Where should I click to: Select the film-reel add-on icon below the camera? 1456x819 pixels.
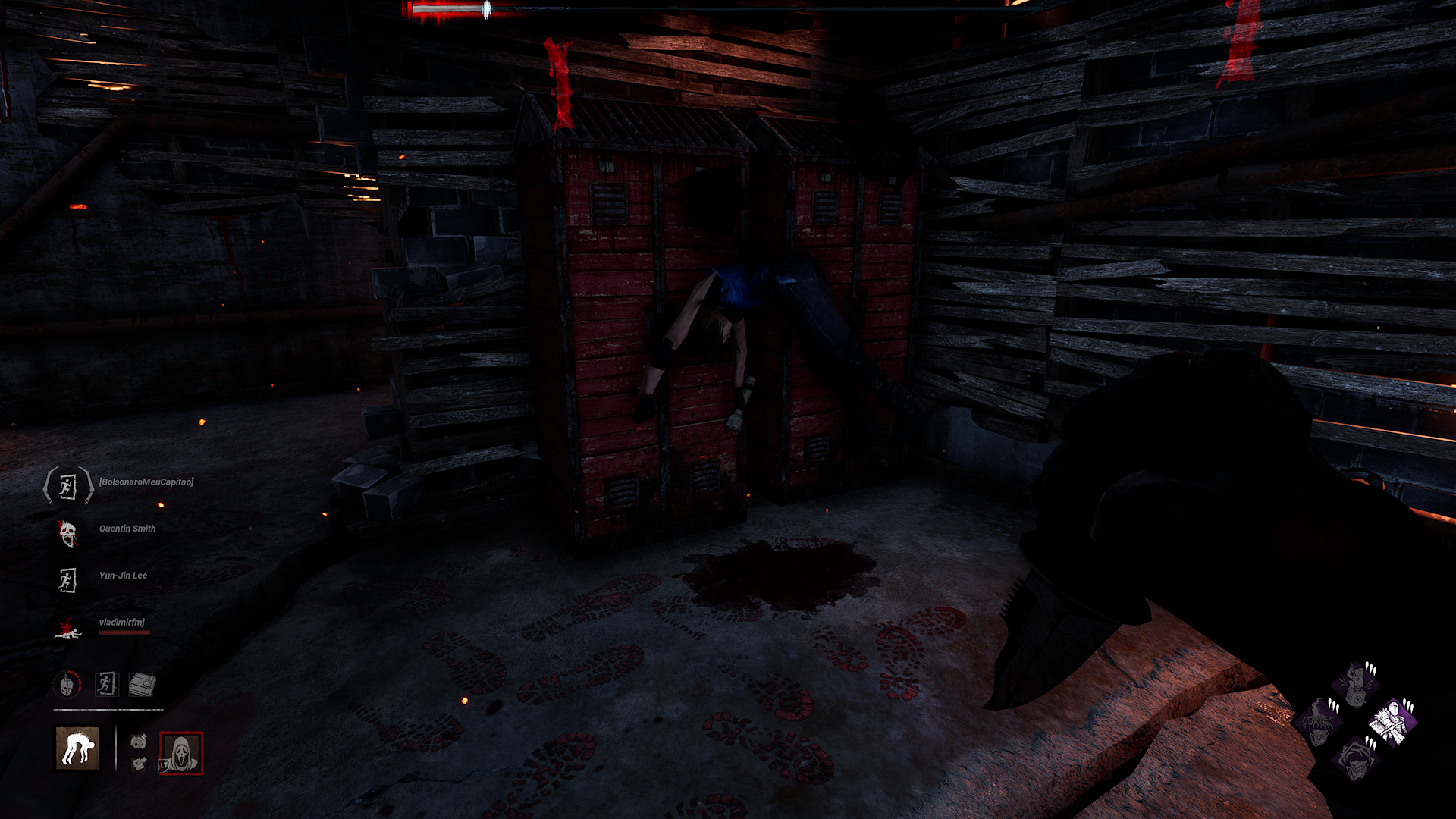[x=140, y=764]
